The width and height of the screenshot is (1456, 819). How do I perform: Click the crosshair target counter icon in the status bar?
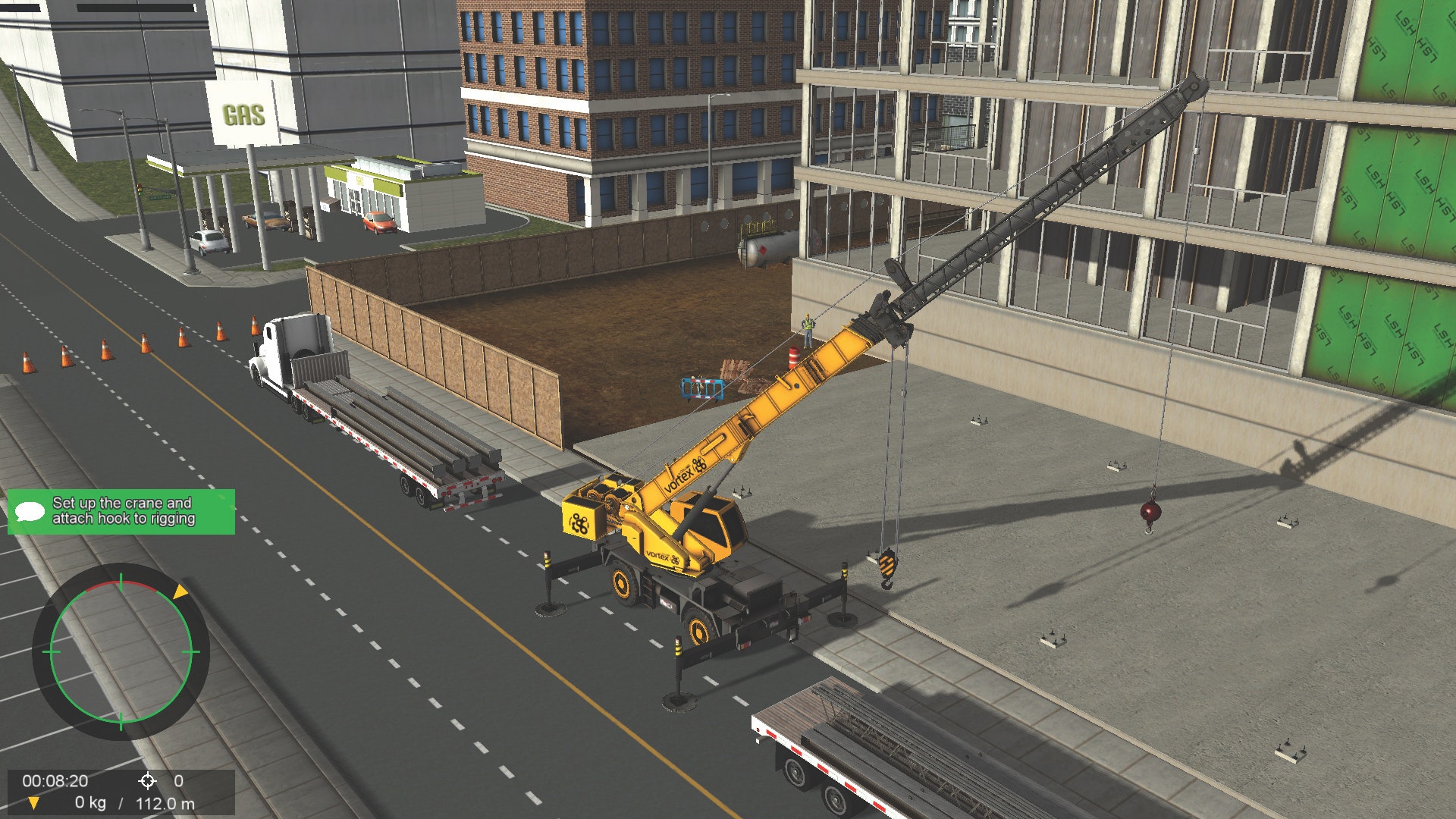click(x=148, y=781)
